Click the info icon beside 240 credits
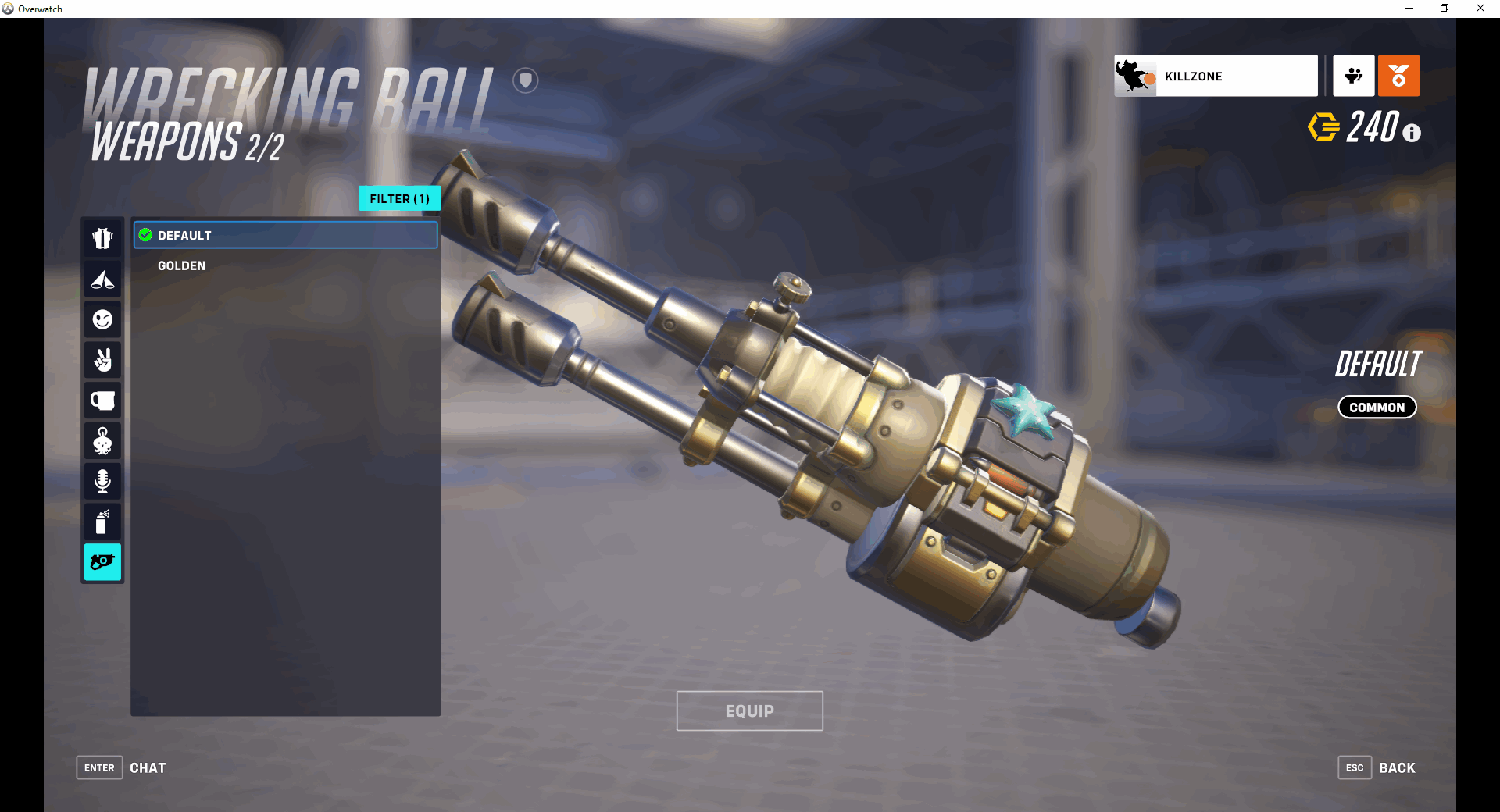 (x=1411, y=133)
